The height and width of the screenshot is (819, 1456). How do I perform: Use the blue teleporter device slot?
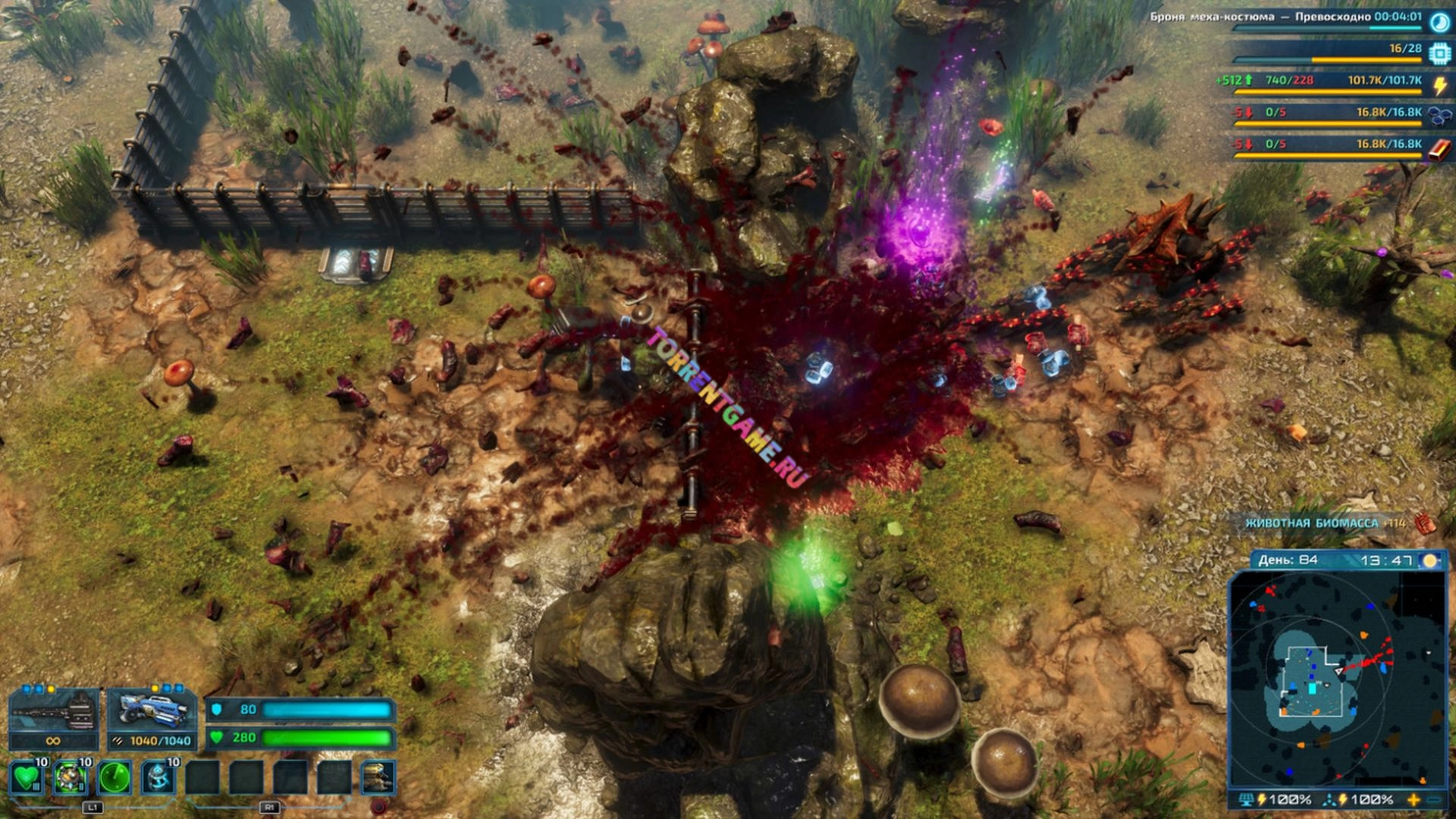coord(158,777)
